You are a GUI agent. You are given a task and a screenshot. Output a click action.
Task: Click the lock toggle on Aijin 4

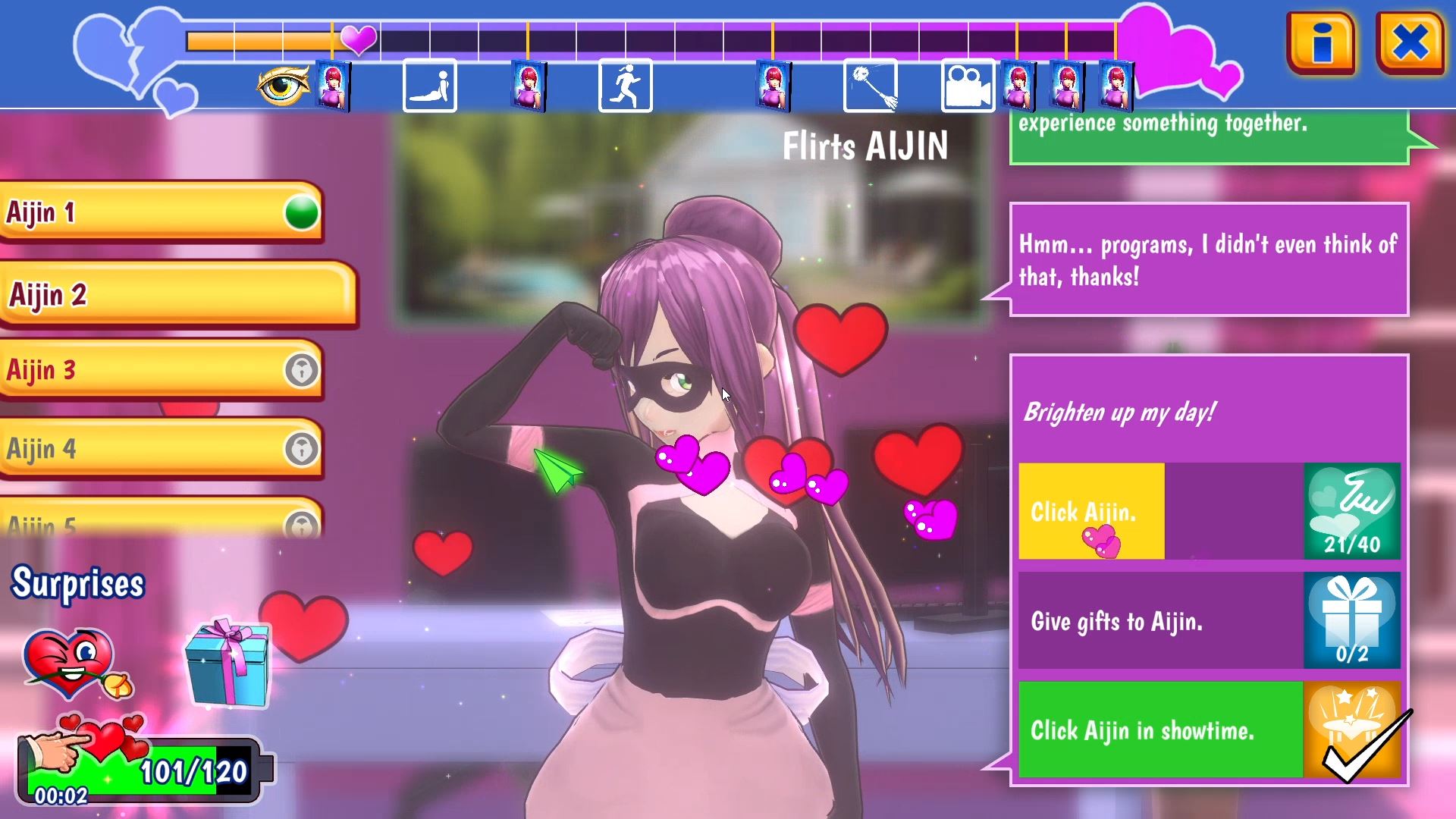tap(302, 448)
